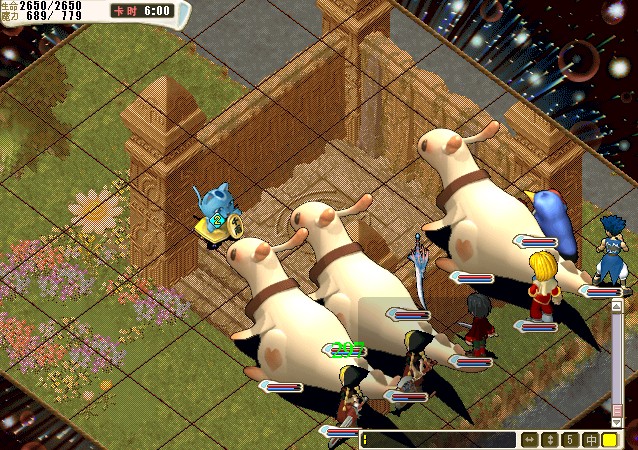Select the chat line count button '5'
Viewport: 638px width, 450px height.
[x=569, y=440]
